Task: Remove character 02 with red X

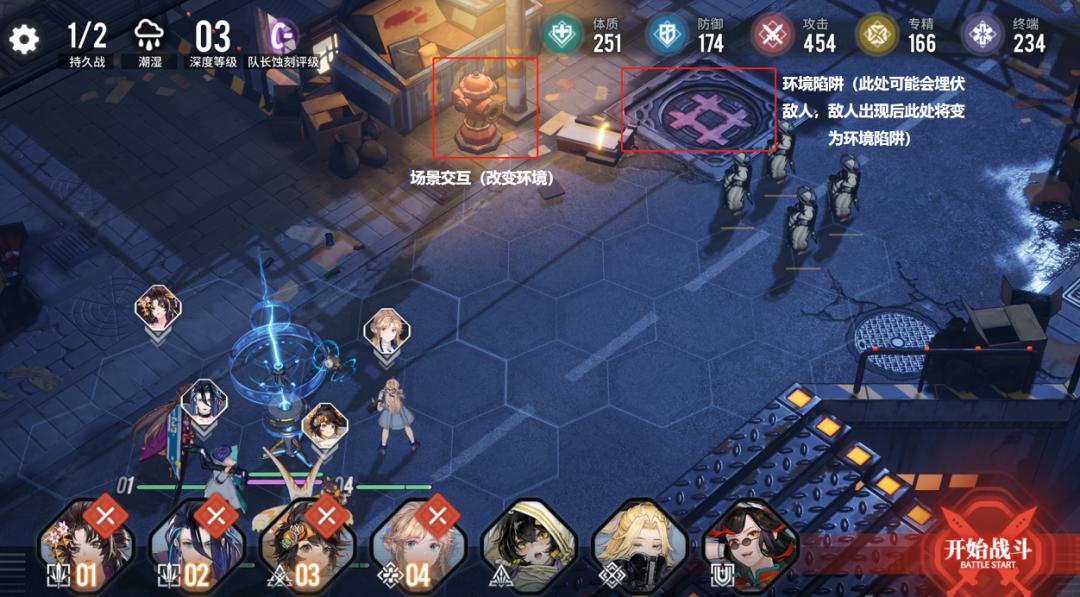Action: (x=215, y=515)
